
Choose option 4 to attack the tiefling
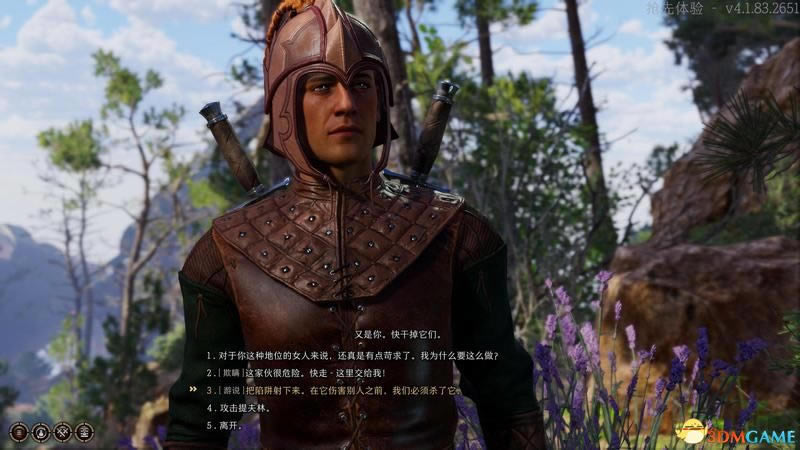[250, 408]
